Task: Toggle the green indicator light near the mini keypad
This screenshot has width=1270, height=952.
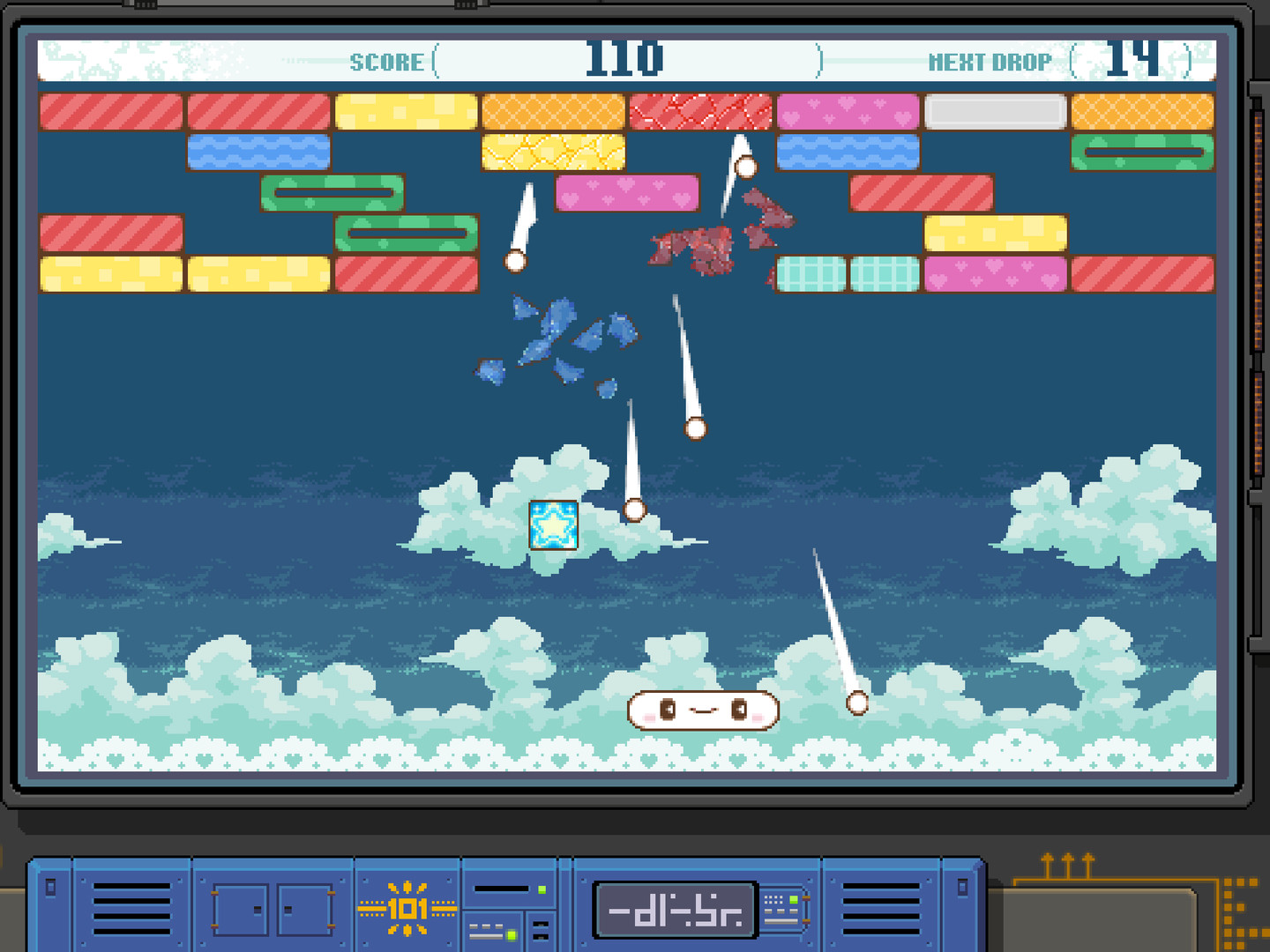Action: pos(792,899)
